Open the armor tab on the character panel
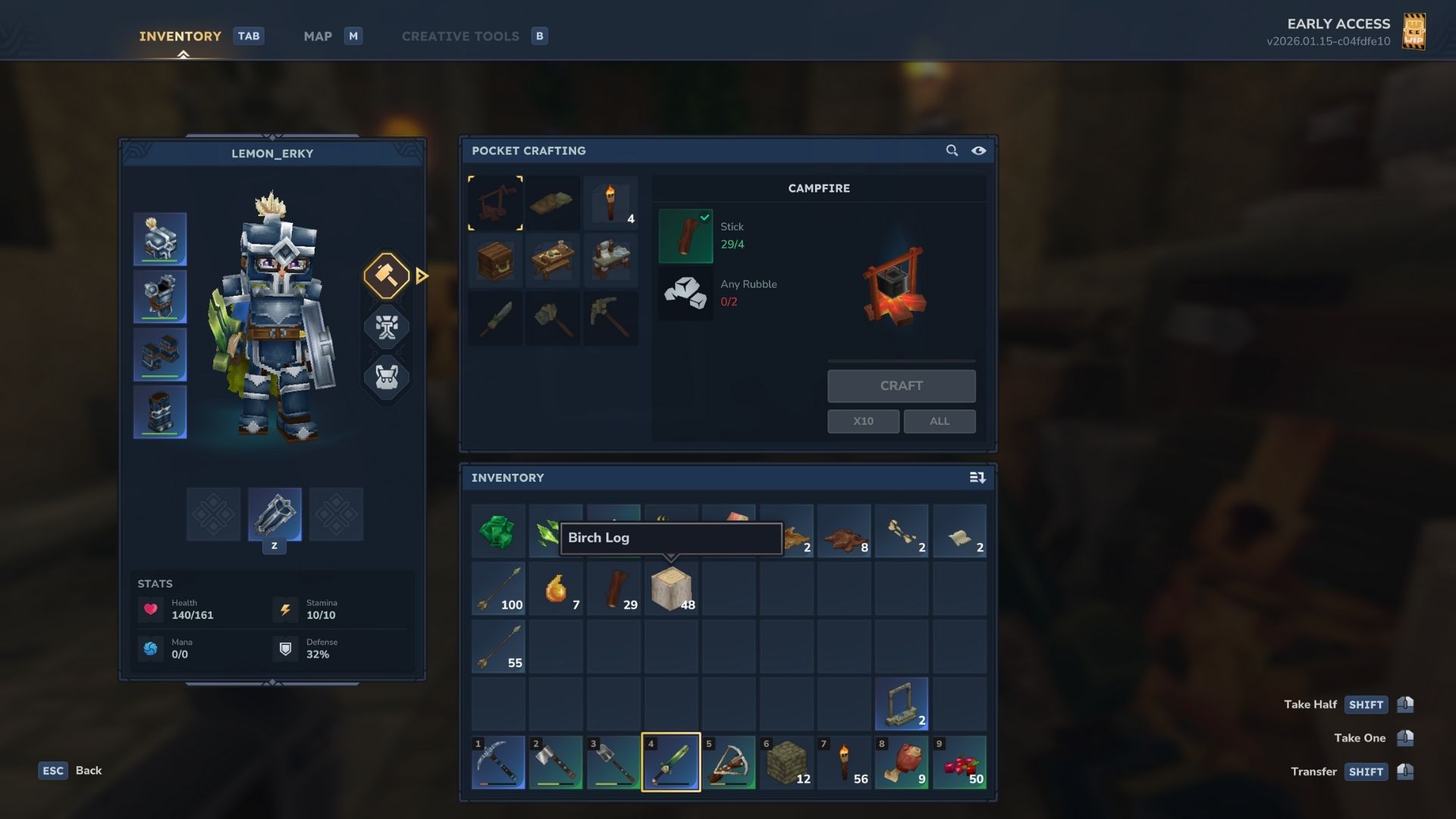Viewport: 1456px width, 819px height. tap(387, 328)
